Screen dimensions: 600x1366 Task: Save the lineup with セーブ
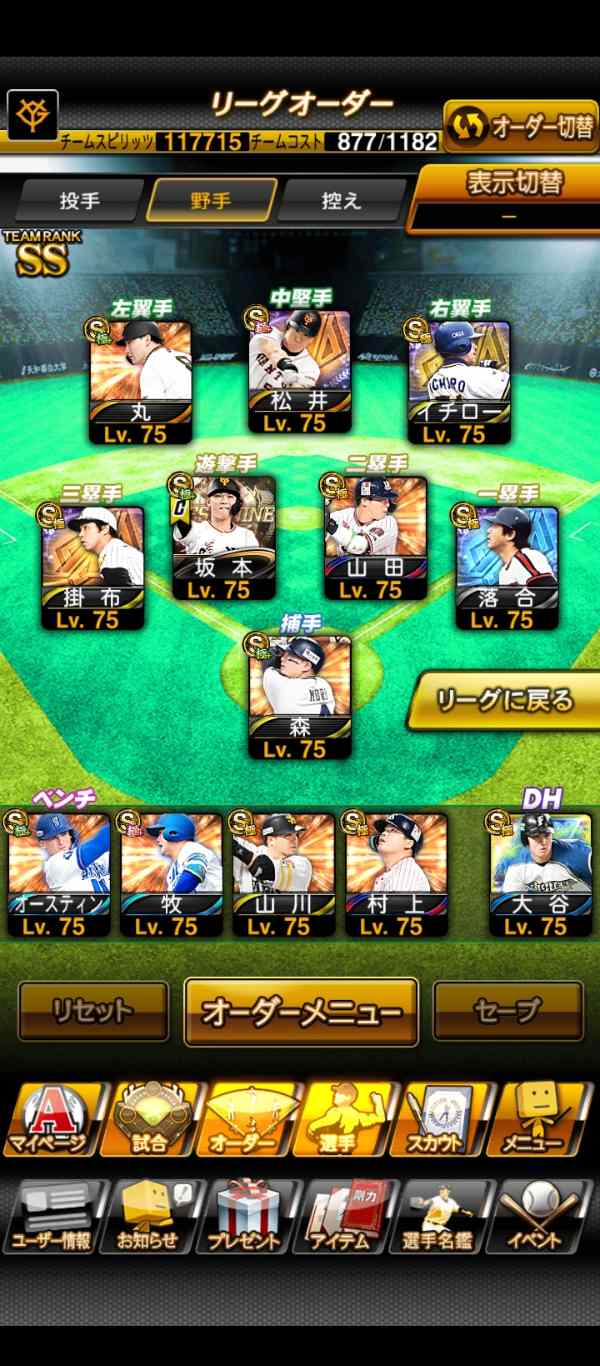tap(507, 1011)
